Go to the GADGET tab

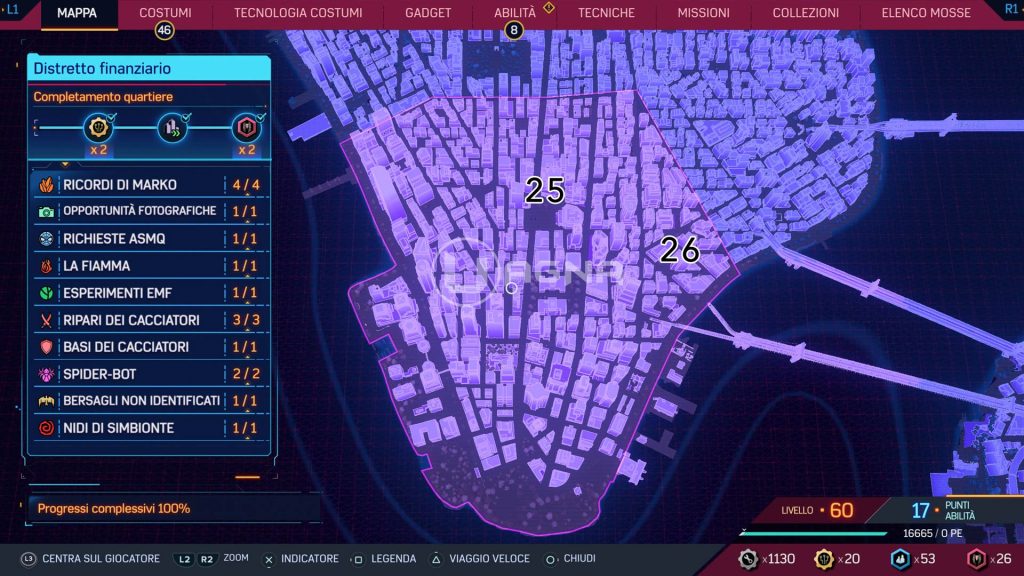[x=428, y=13]
